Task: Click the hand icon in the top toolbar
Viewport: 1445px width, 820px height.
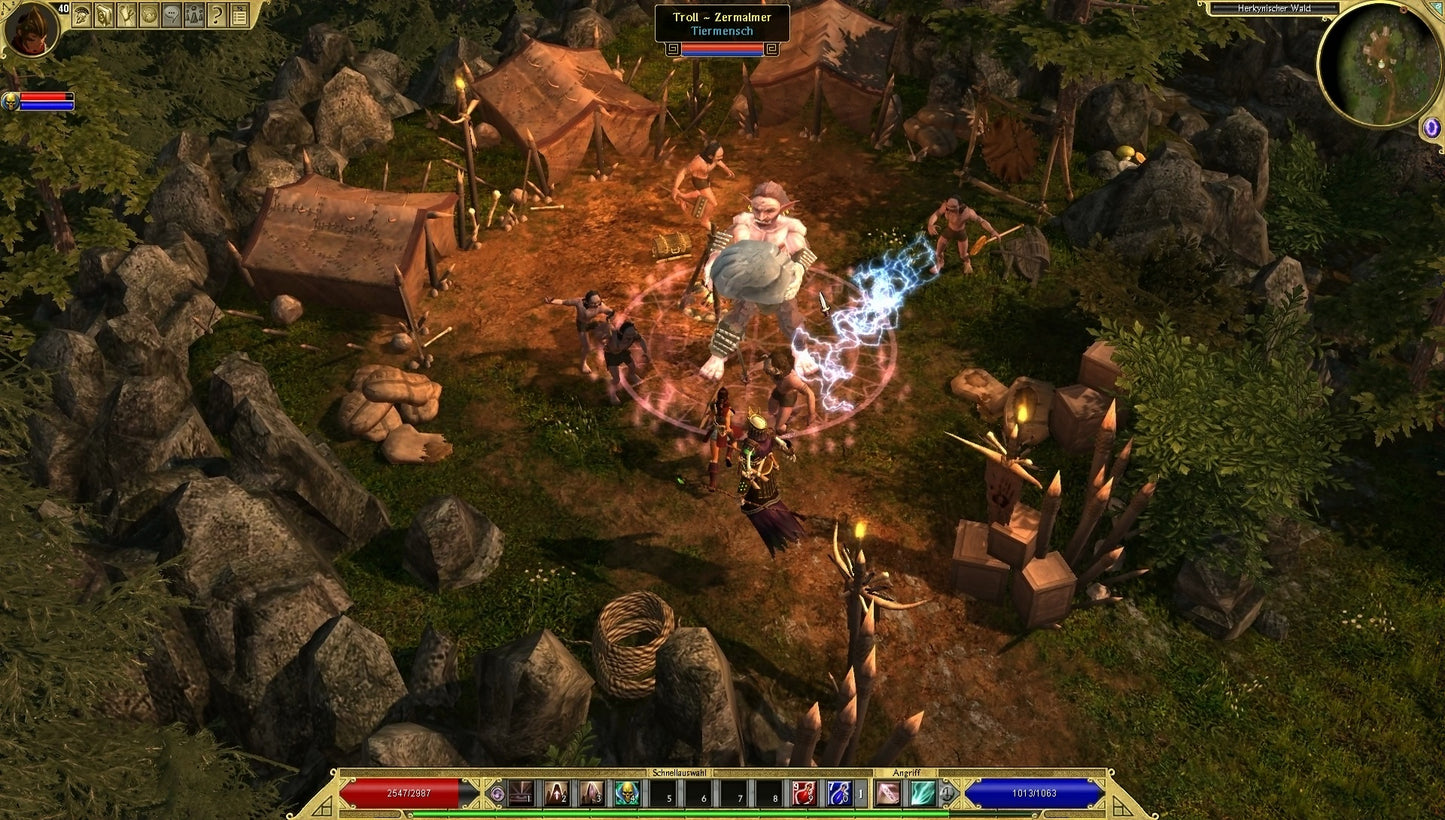Action: (123, 16)
